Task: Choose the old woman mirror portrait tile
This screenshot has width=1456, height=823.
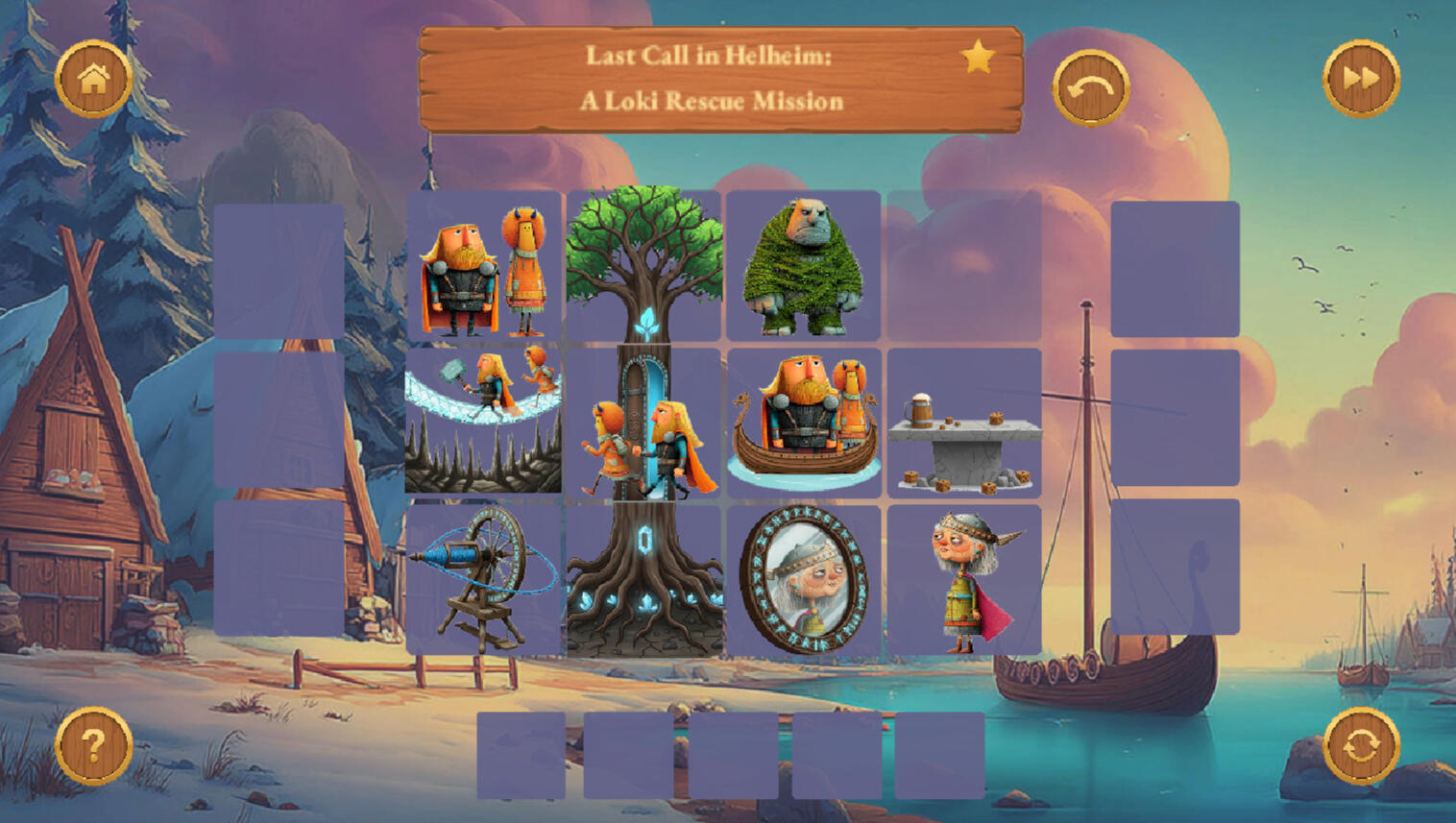Action: click(803, 579)
